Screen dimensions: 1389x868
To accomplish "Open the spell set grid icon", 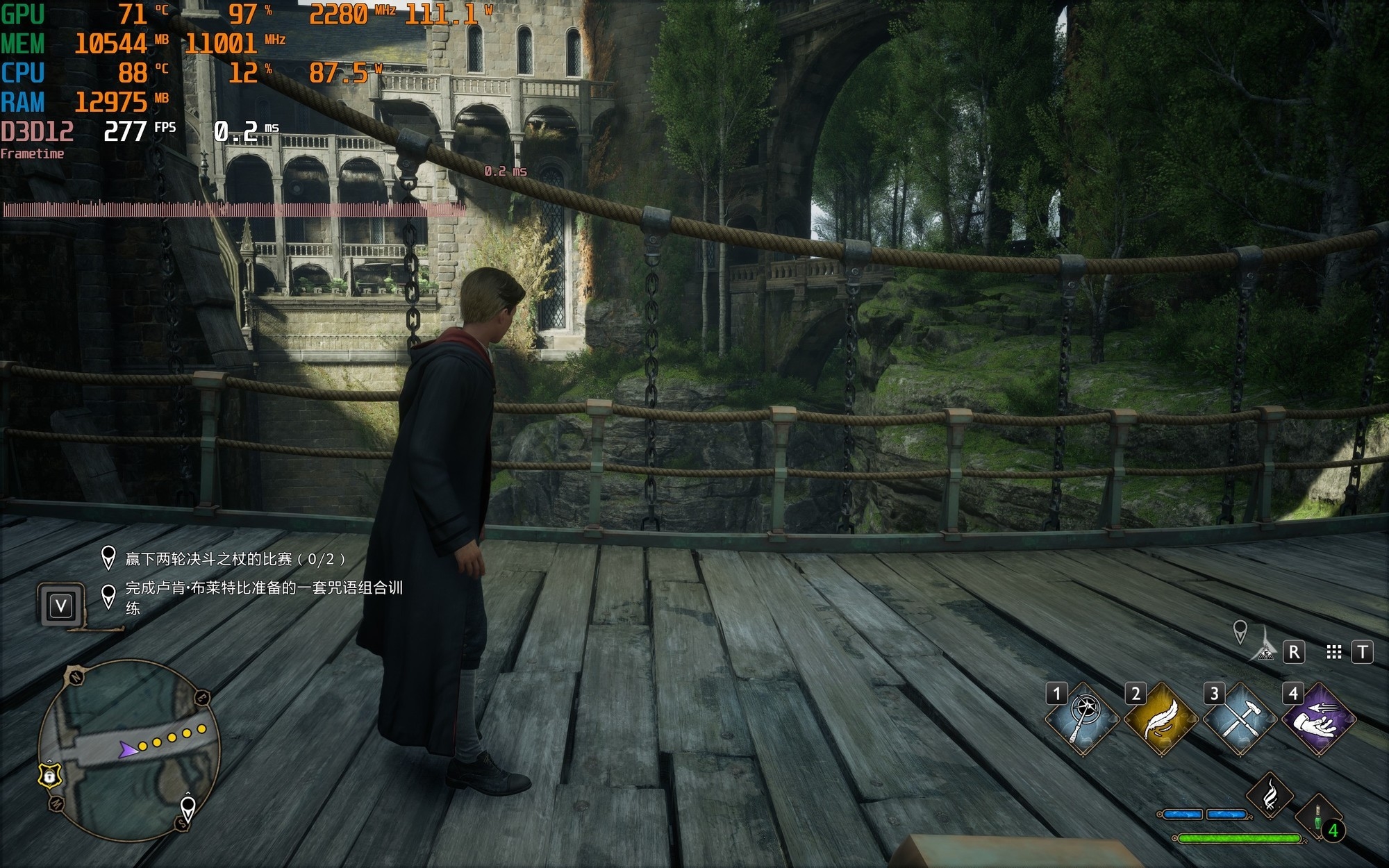I will [x=1333, y=652].
